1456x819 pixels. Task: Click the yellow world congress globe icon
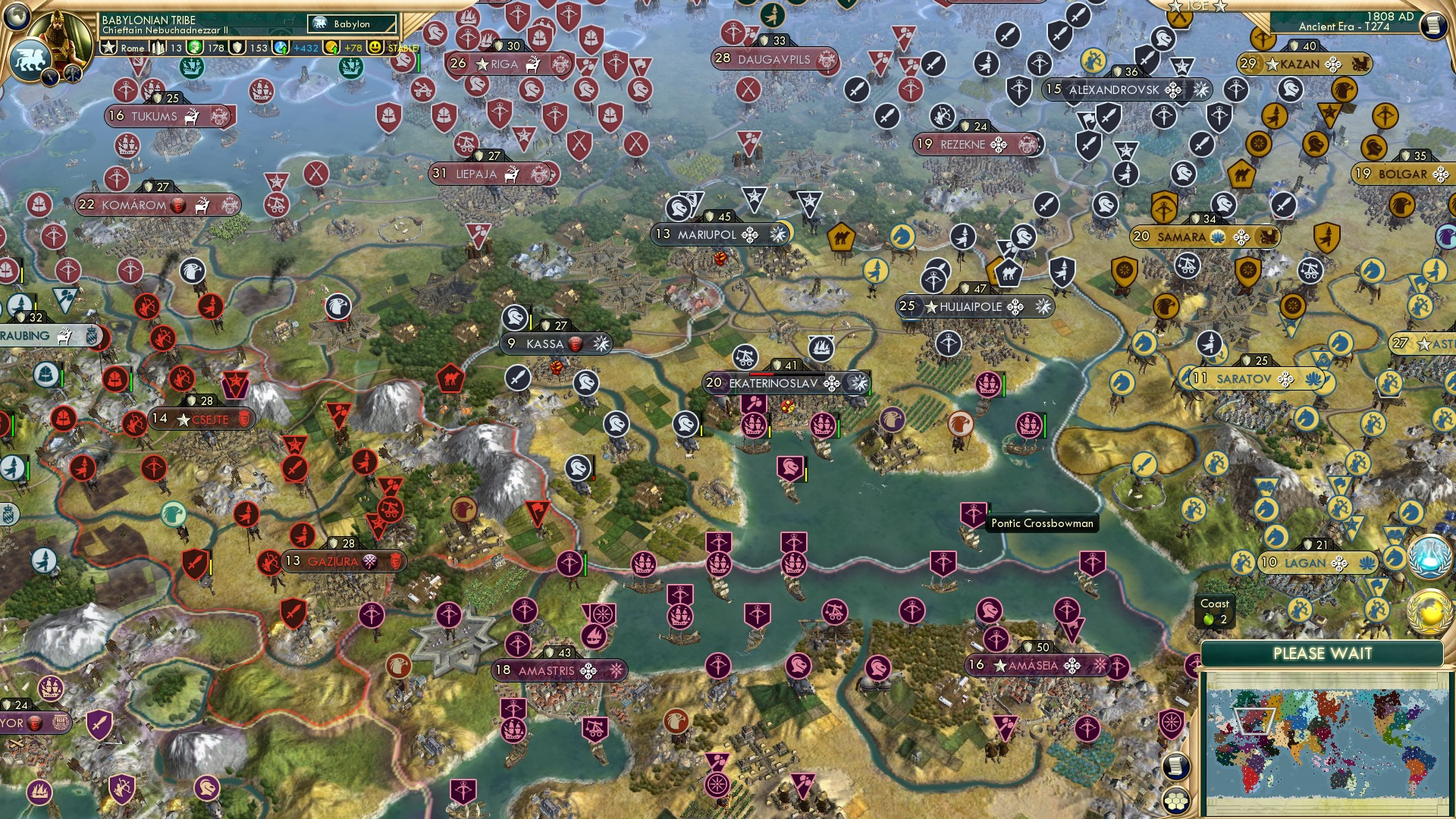tap(1429, 610)
